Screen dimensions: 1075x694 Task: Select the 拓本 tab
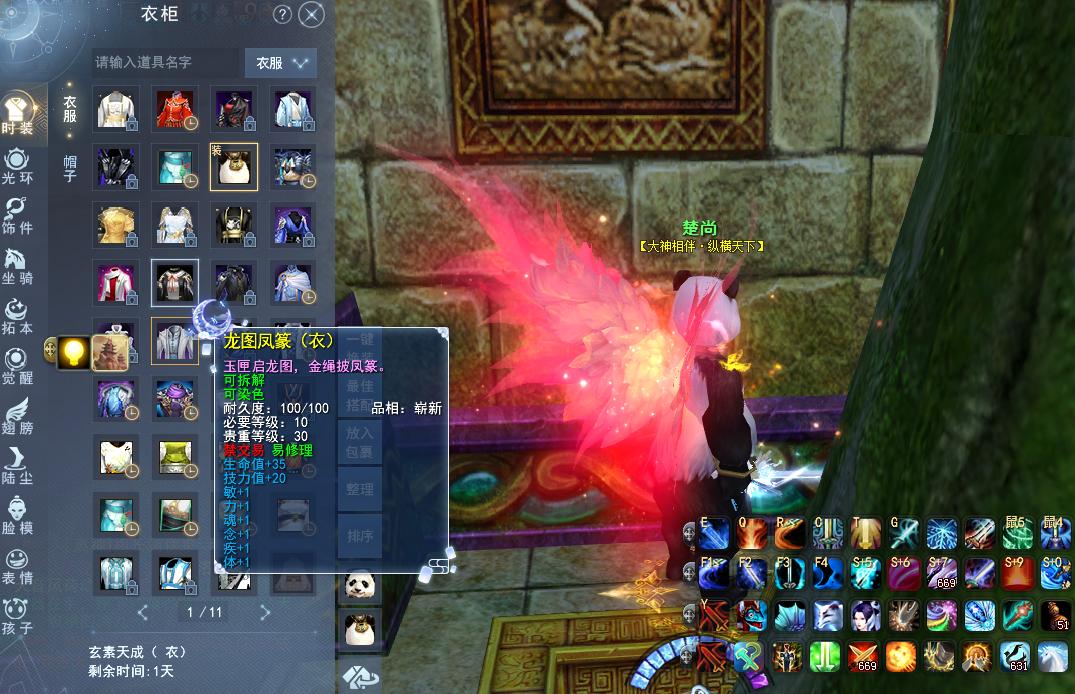tap(17, 317)
